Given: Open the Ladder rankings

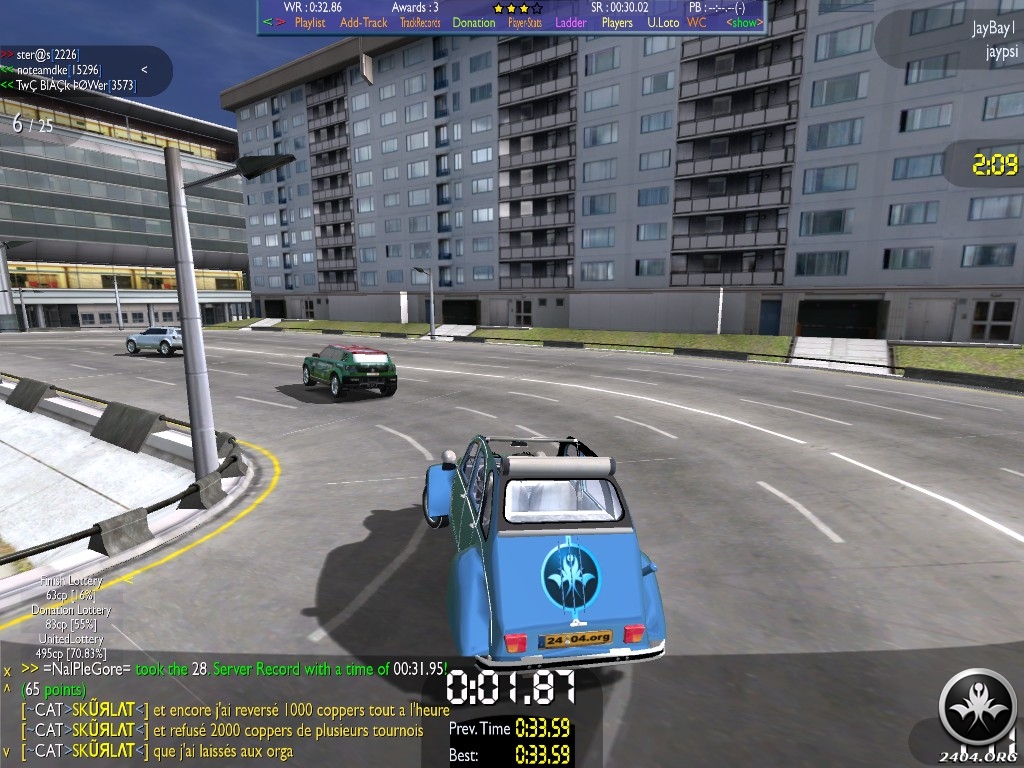Looking at the screenshot, I should [571, 23].
